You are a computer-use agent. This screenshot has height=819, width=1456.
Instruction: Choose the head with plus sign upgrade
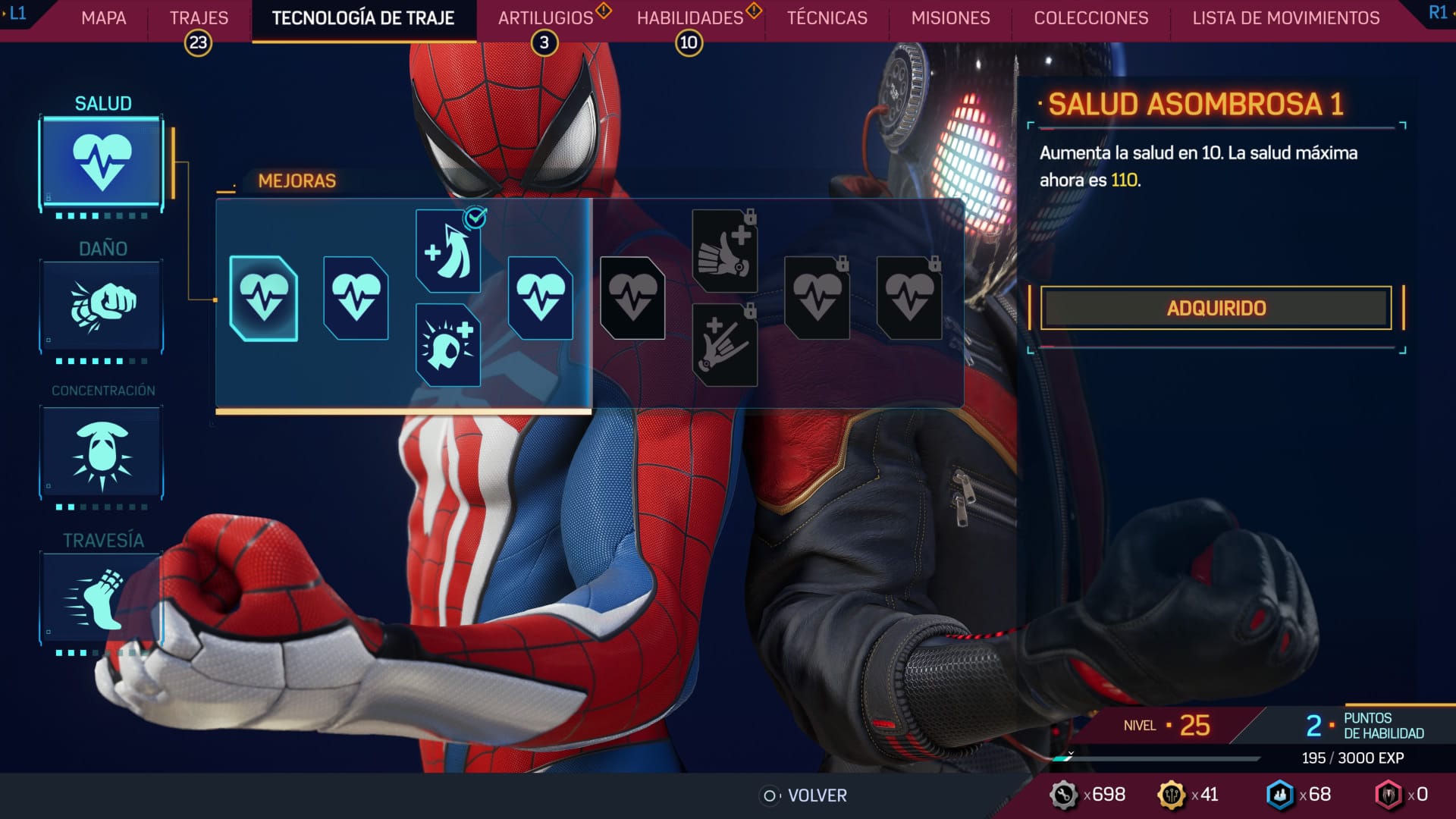pos(448,345)
